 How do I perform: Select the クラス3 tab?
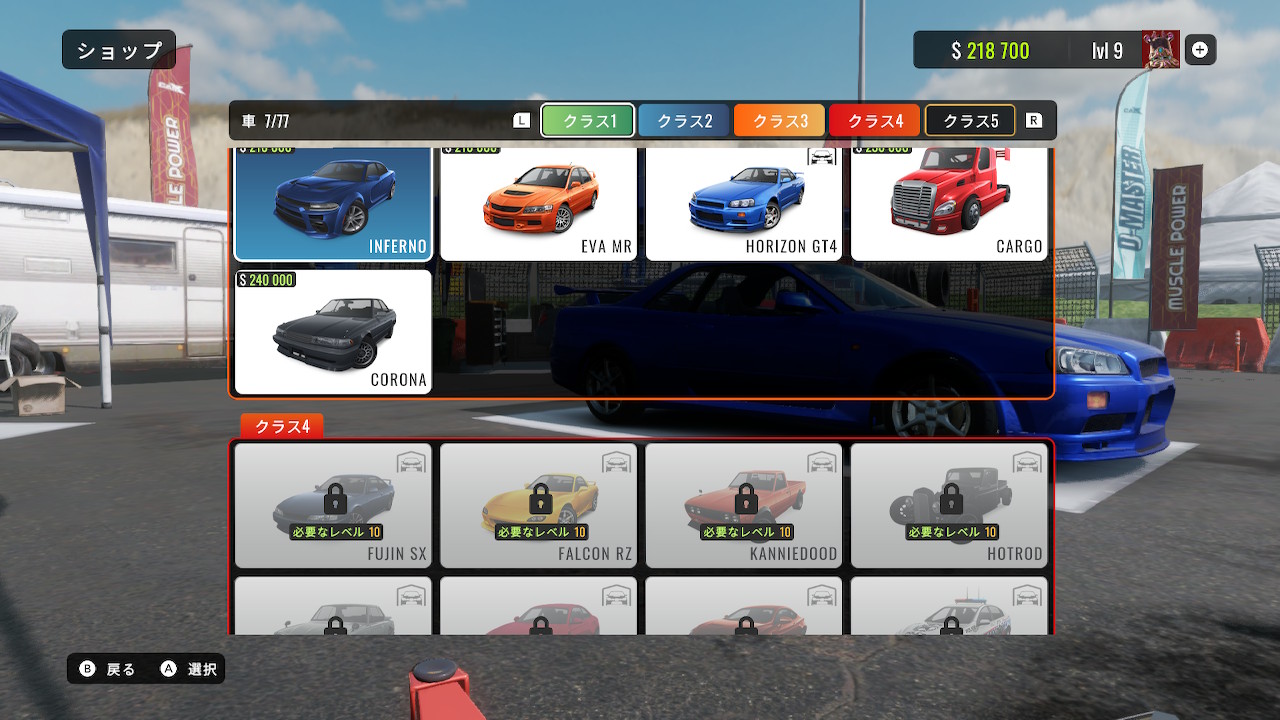[779, 121]
